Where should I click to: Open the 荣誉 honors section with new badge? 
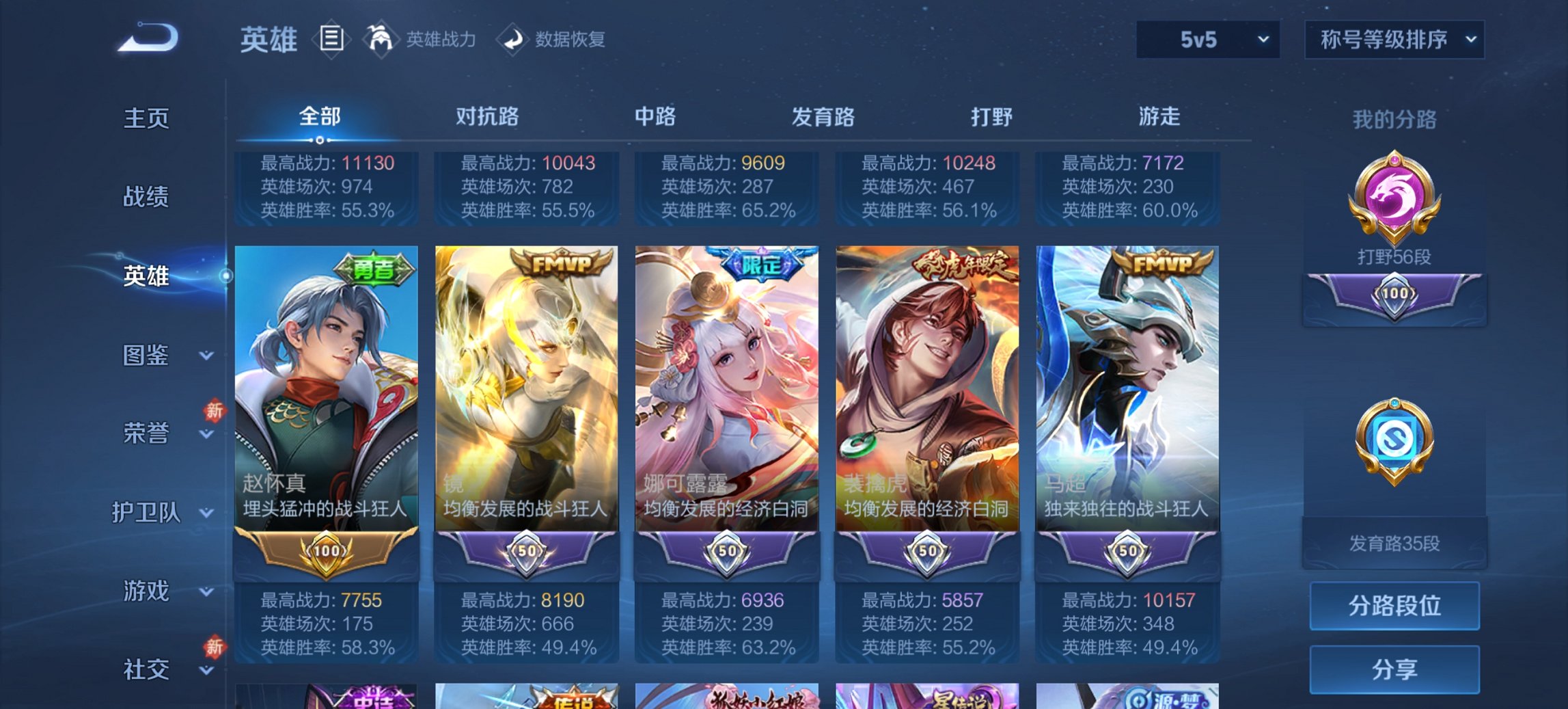147,433
